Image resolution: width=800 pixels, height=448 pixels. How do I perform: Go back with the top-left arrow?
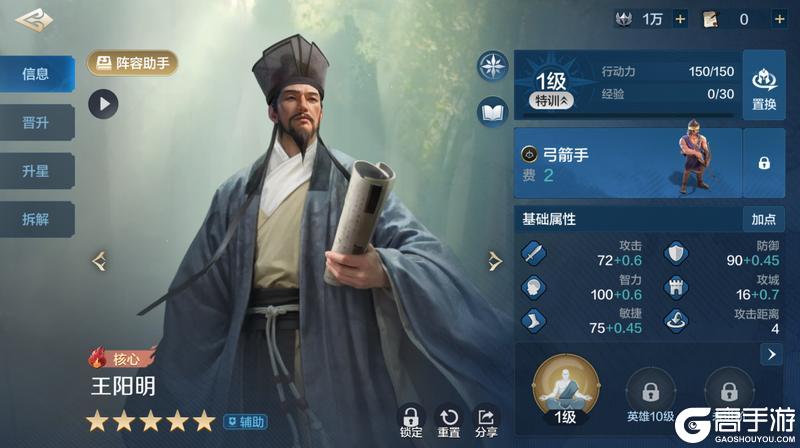34,19
